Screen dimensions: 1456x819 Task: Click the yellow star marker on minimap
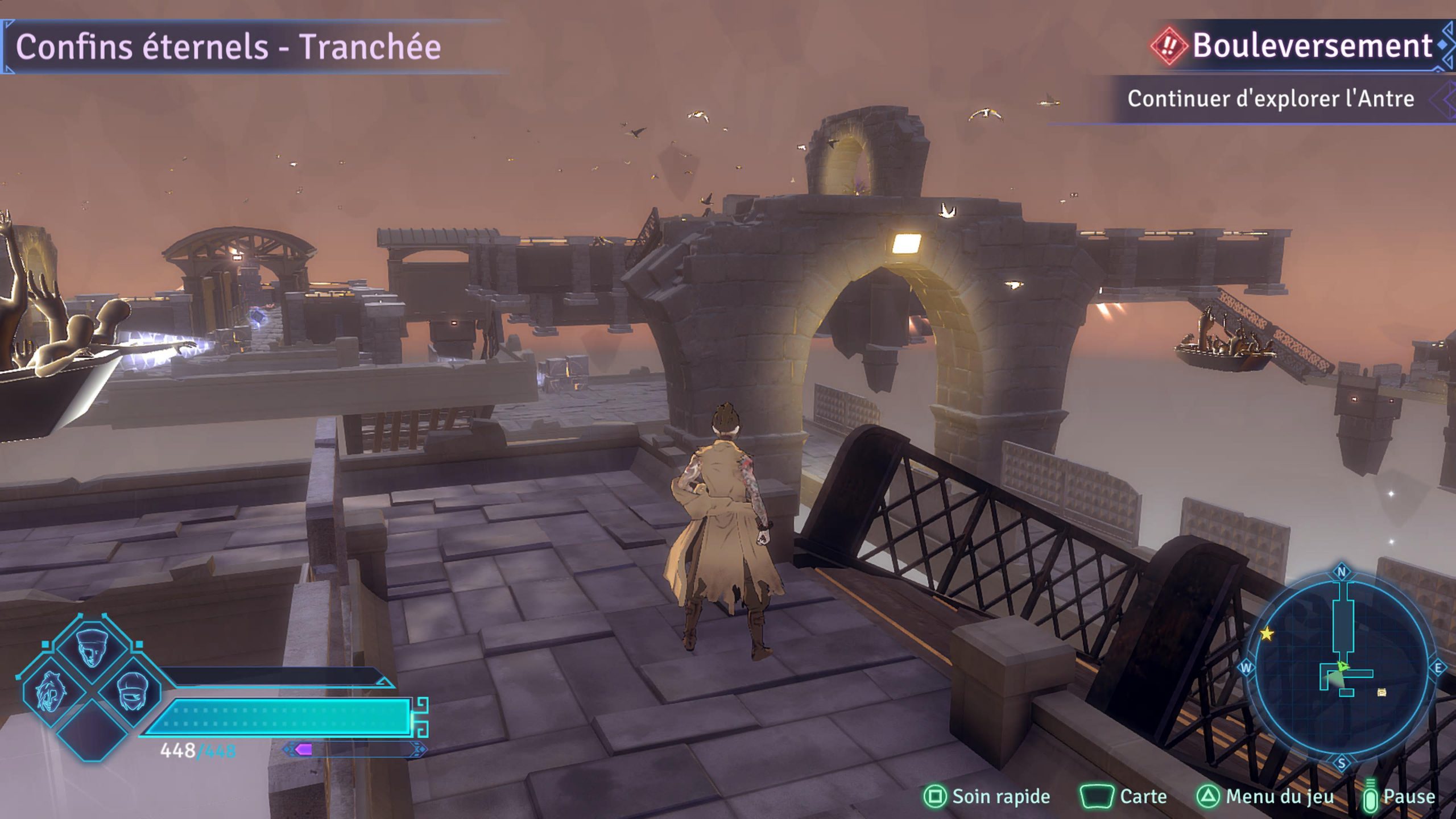click(1267, 634)
